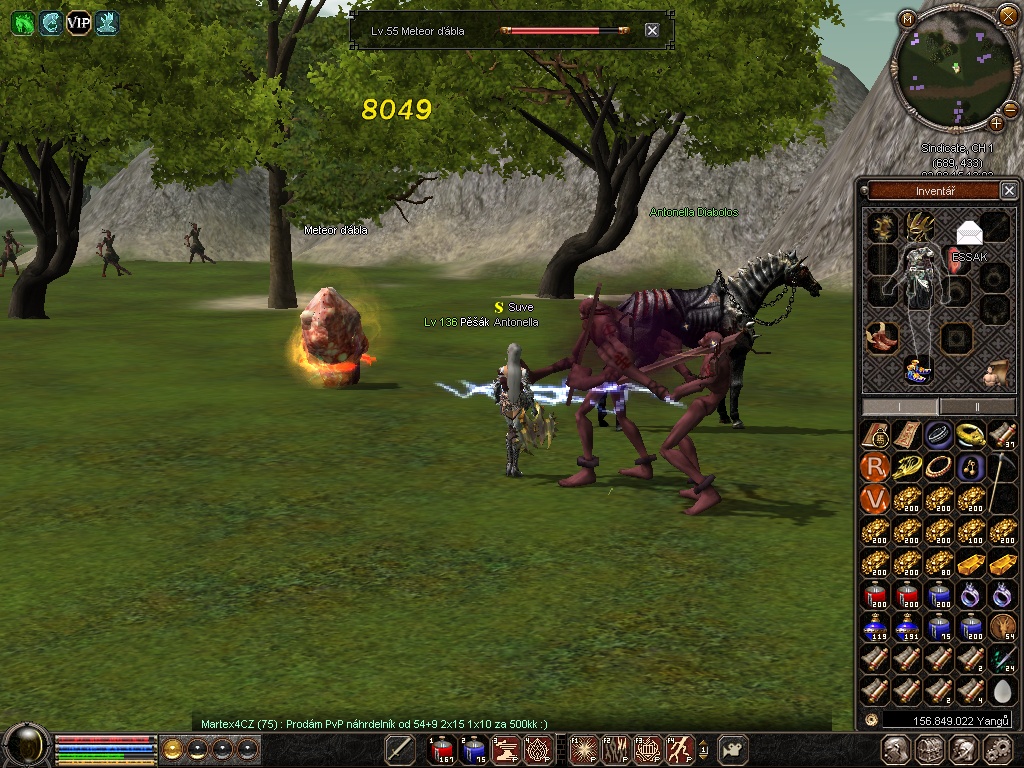This screenshot has height=768, width=1024.
Task: Switch to inventory page II
Action: coord(977,407)
